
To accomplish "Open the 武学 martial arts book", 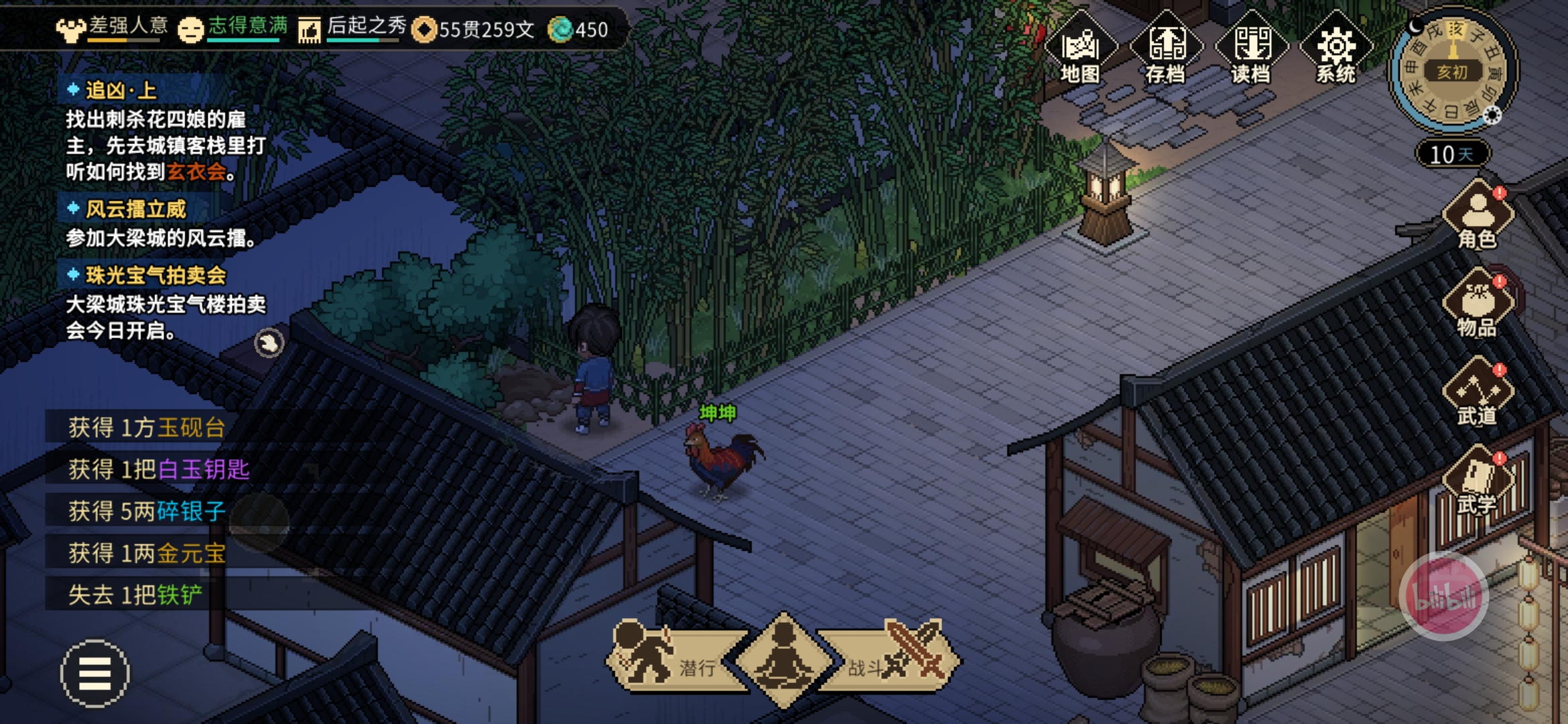I will [1478, 483].
